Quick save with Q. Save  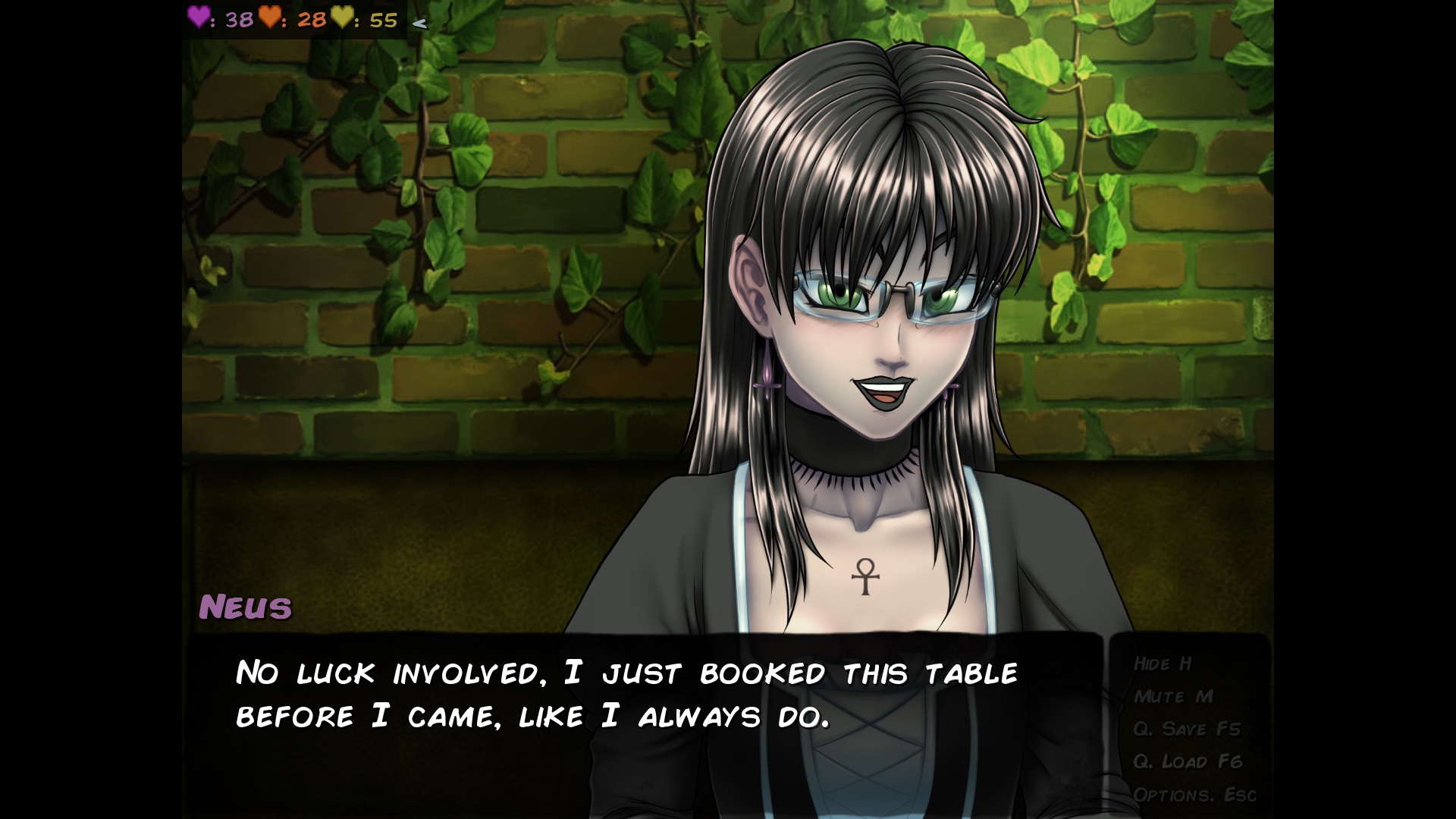[x=1186, y=730]
